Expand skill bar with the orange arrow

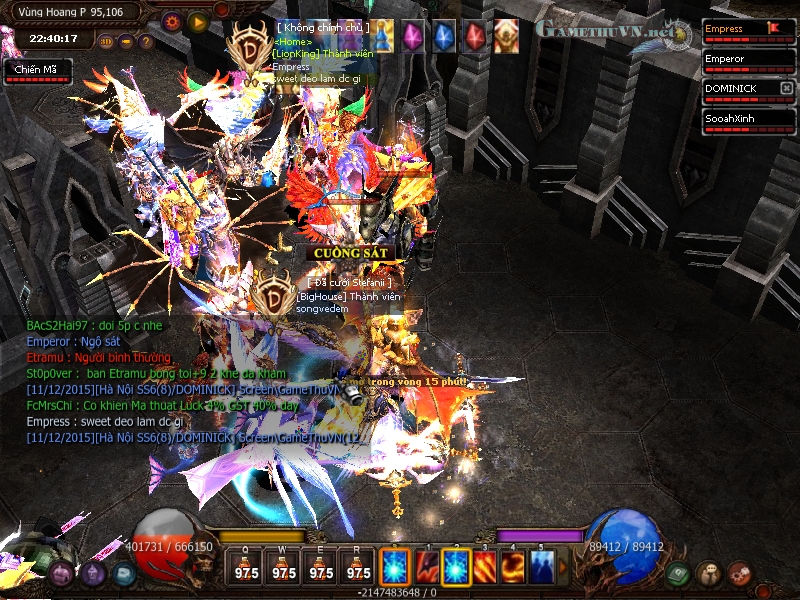pos(563,567)
